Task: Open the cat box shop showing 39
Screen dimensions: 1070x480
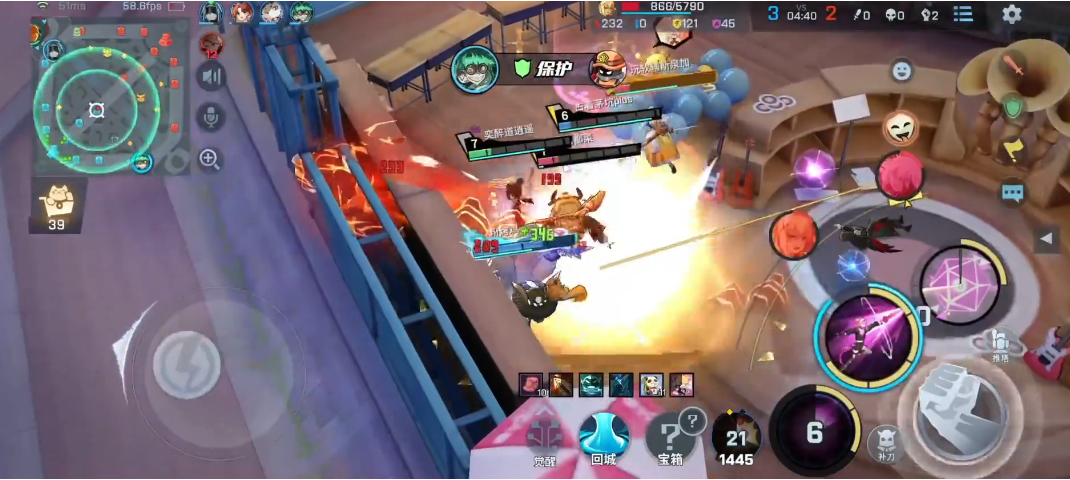Action: click(57, 206)
